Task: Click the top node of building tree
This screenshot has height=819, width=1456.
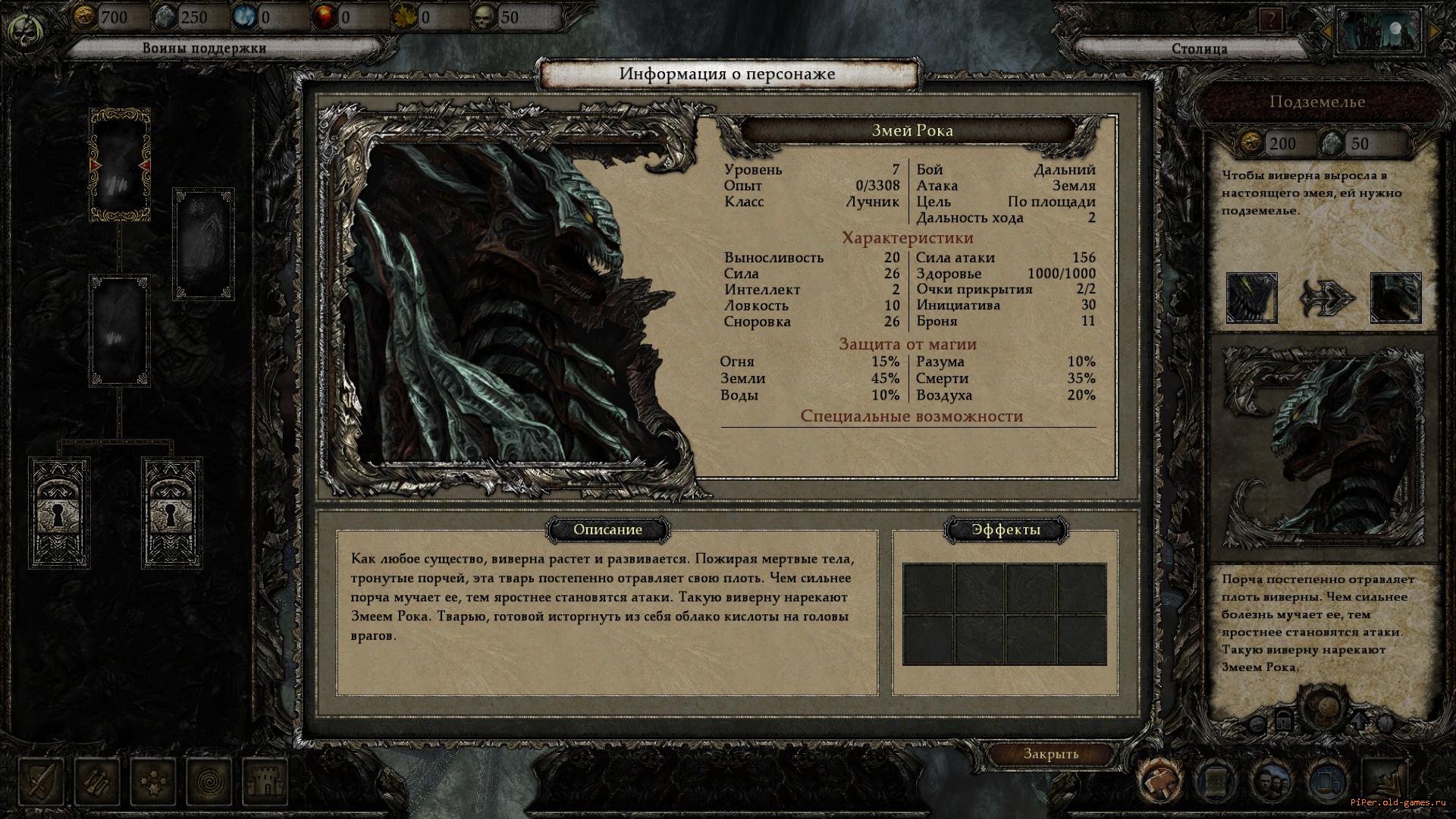Action: tap(120, 165)
